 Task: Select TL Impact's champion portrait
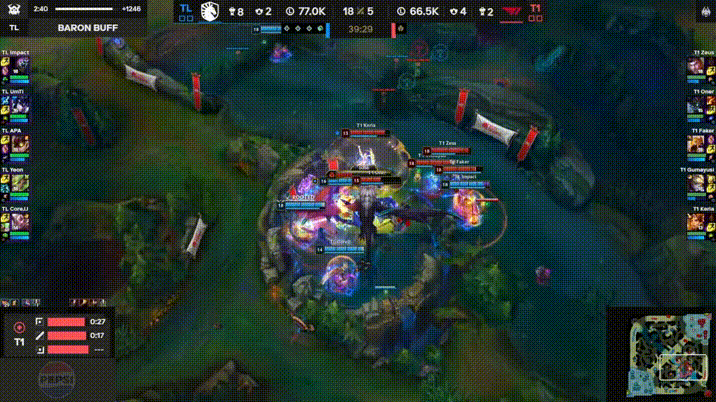[20, 66]
